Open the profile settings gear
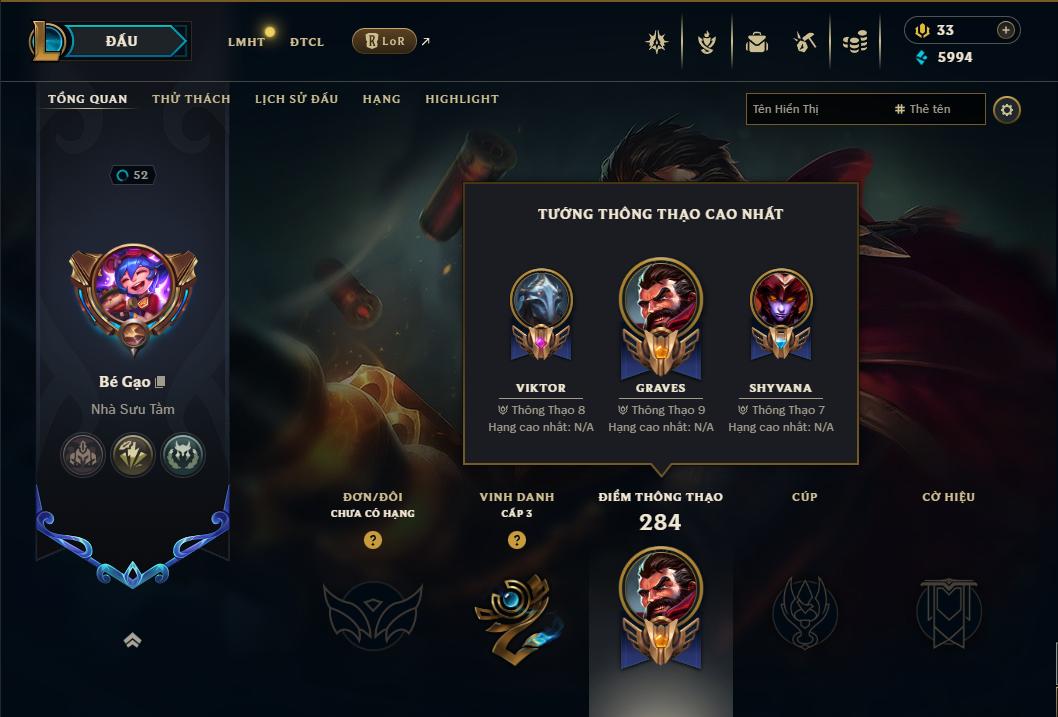Viewport: 1058px width, 717px height. pyautogui.click(x=1007, y=109)
